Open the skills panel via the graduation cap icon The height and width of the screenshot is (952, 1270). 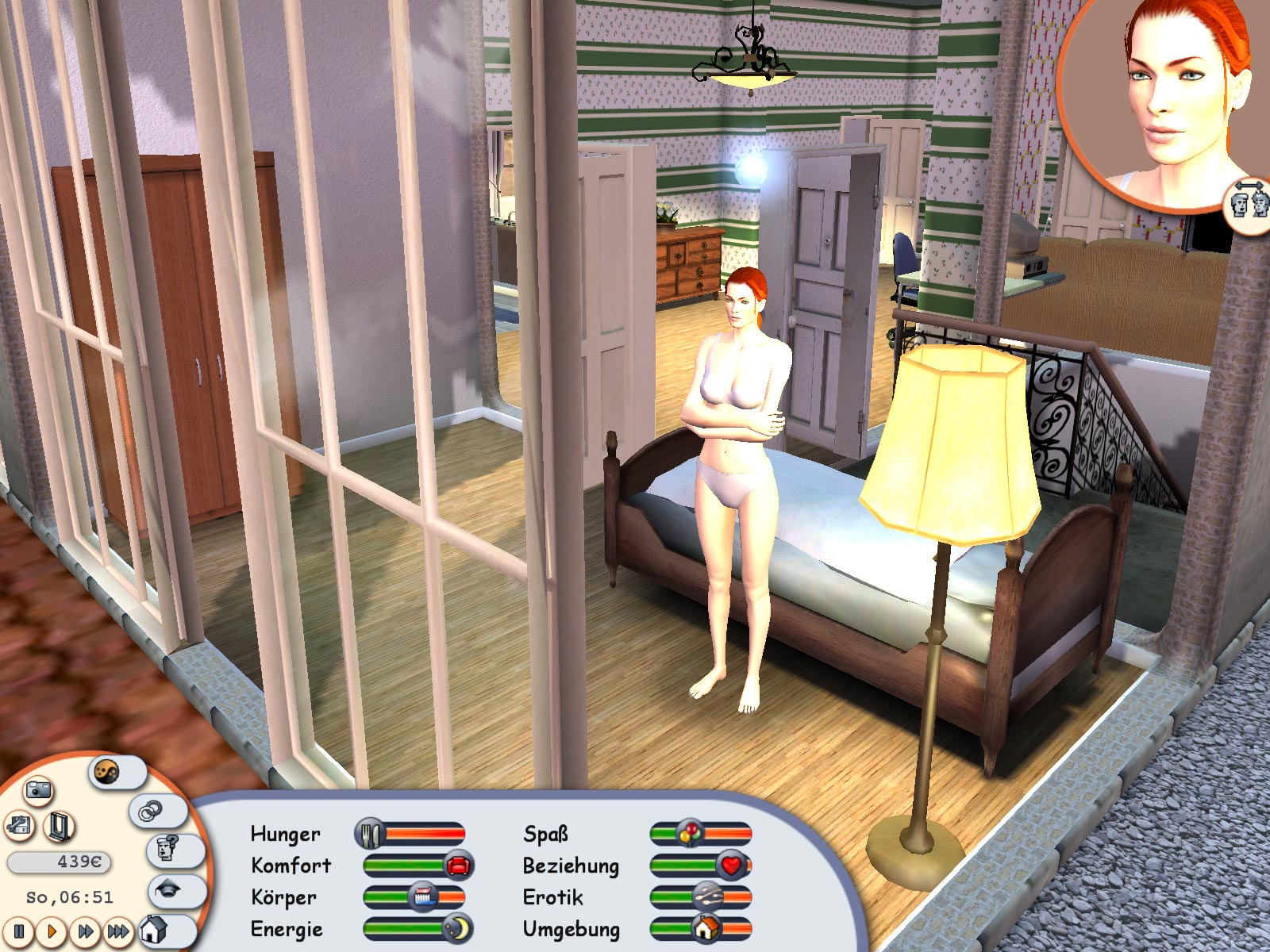(x=167, y=890)
